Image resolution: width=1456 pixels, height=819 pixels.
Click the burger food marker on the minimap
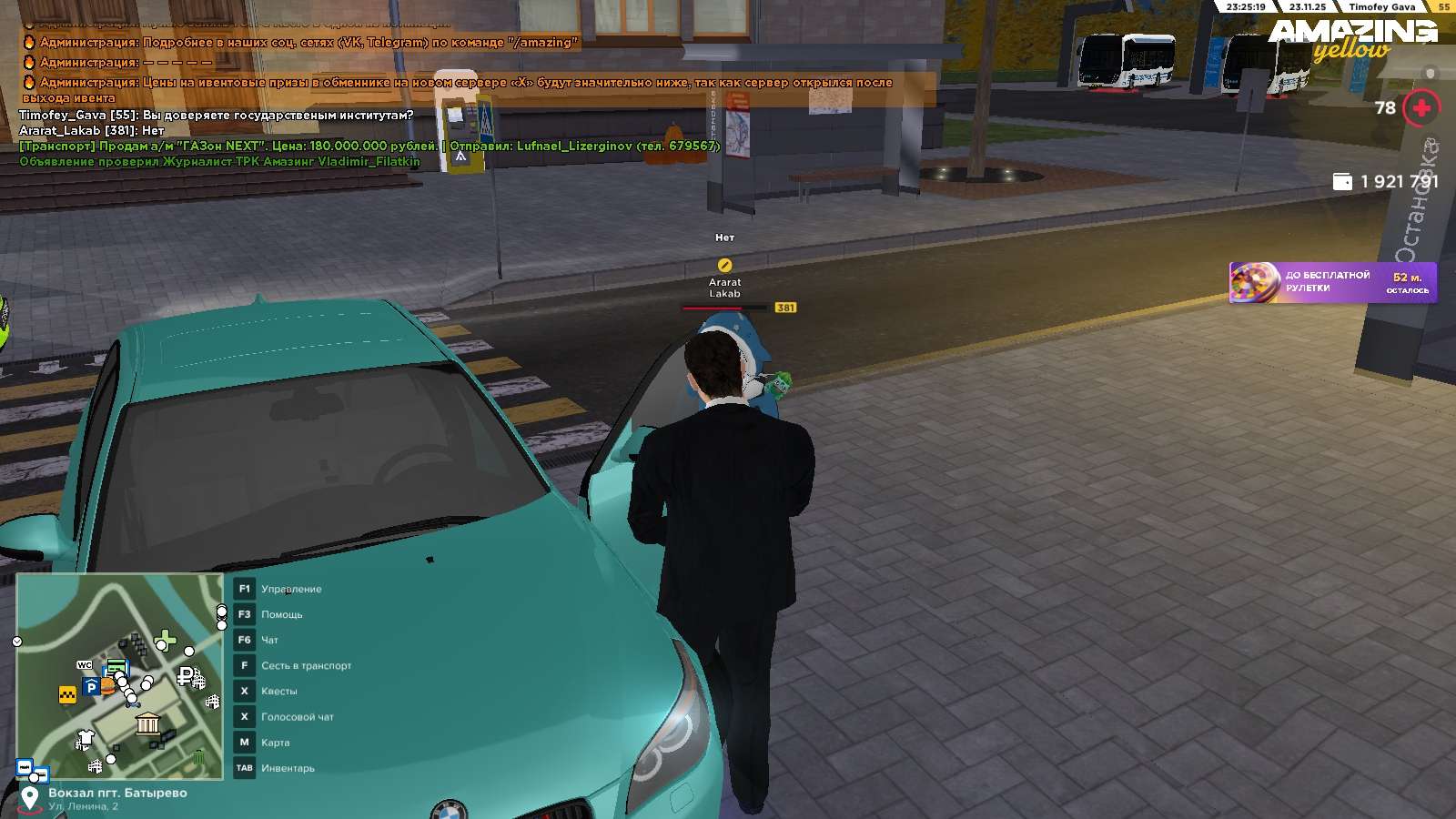coord(107,686)
